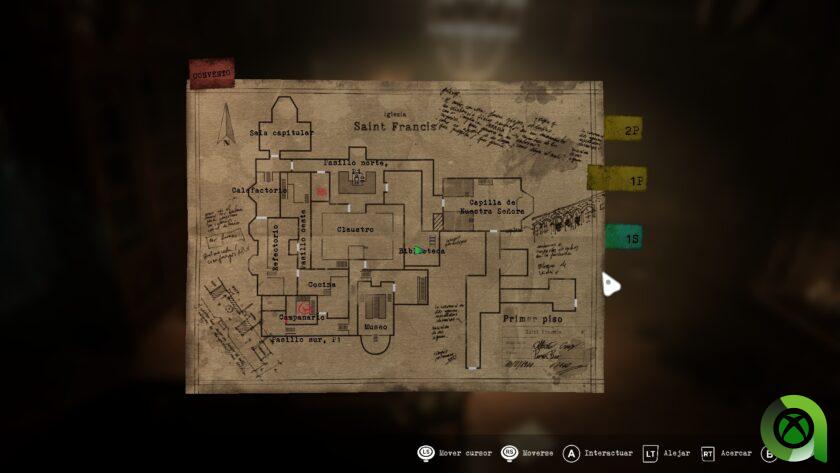840x473 pixels.
Task: Select the Cocina room on the map
Action: click(321, 284)
